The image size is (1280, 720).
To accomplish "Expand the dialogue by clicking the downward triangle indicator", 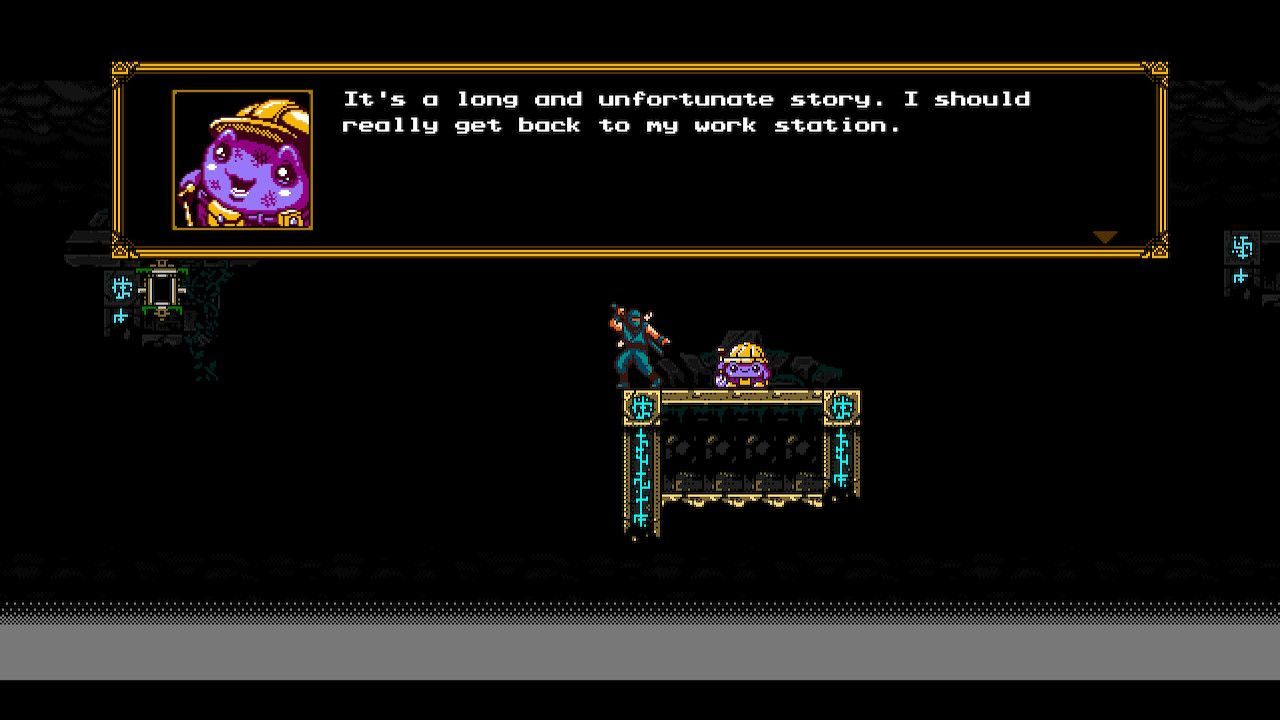I will pyautogui.click(x=1104, y=236).
